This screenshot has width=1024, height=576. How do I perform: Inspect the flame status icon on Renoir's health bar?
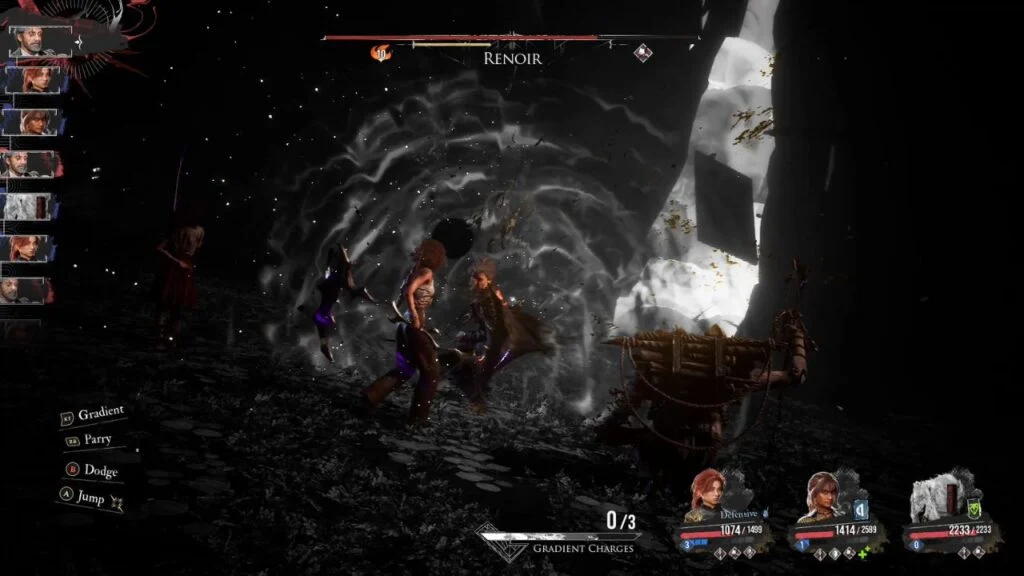(380, 54)
